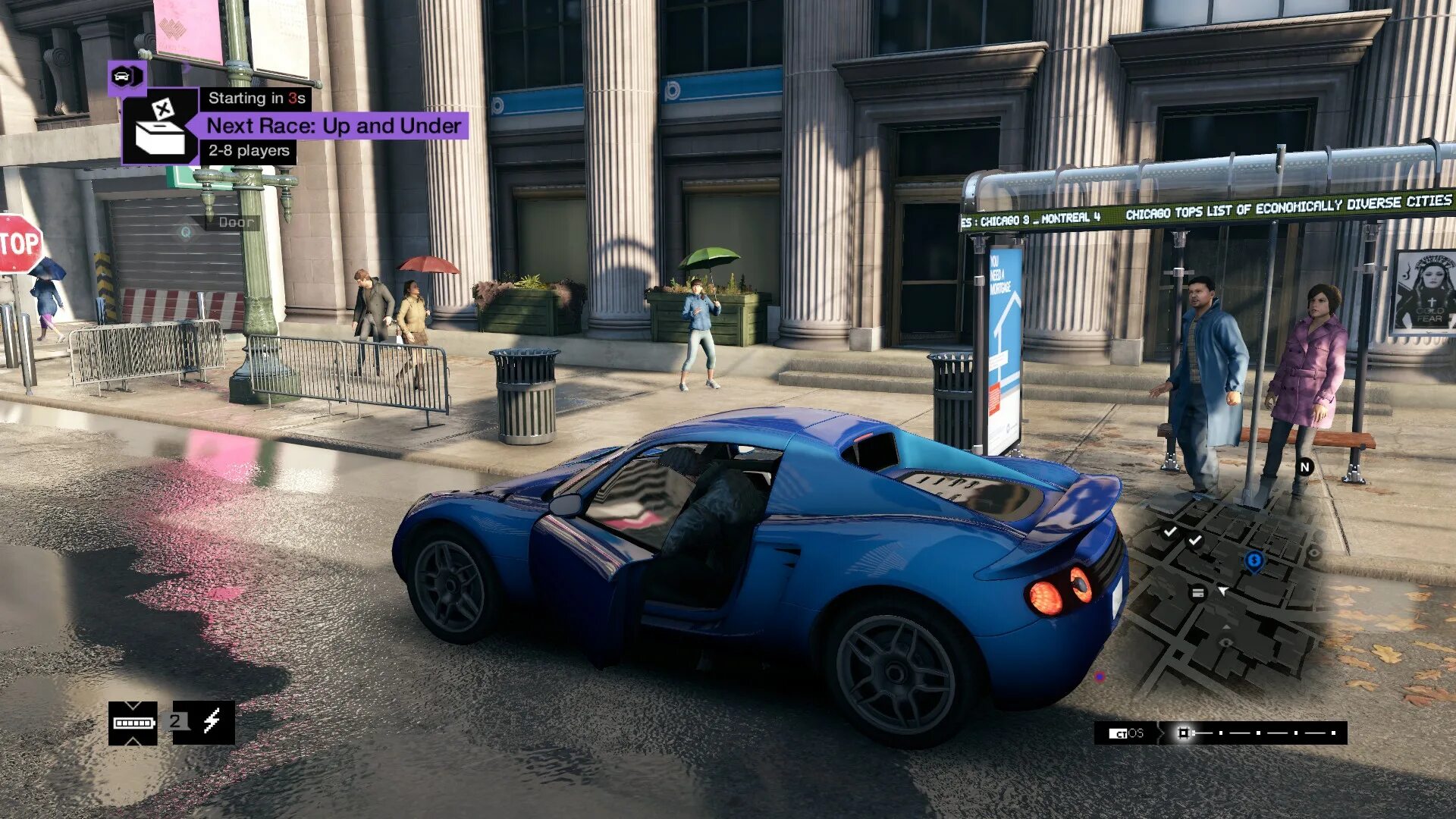Click the white player arrow on minimap
Viewport: 1456px width, 819px height.
click(x=1223, y=591)
